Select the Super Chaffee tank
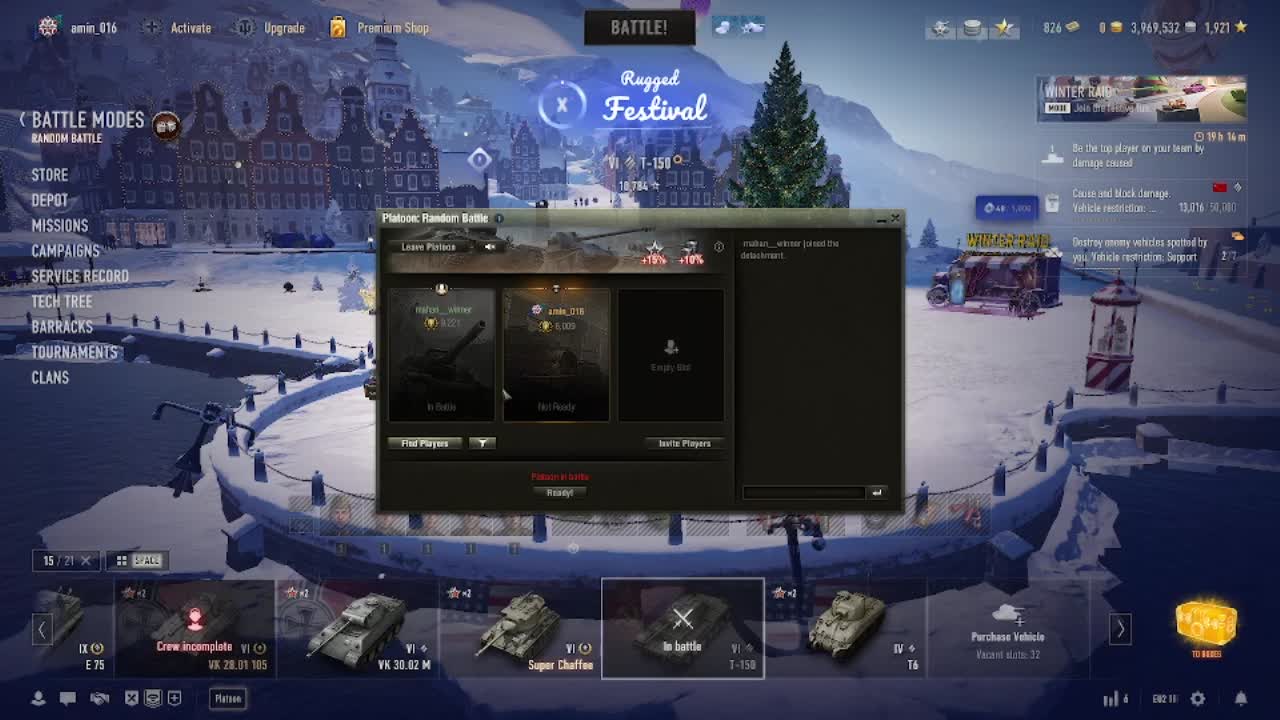The image size is (1280, 720). click(x=520, y=628)
